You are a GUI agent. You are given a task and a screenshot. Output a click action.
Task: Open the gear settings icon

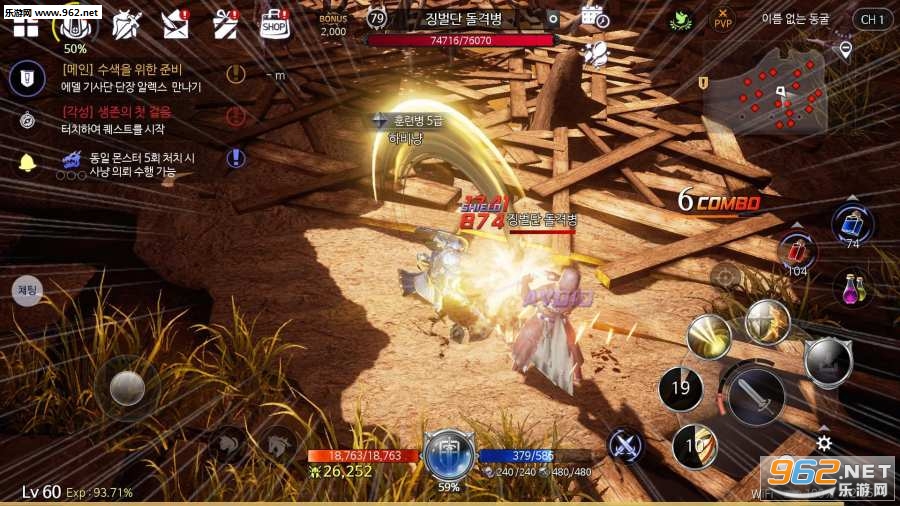(x=824, y=442)
